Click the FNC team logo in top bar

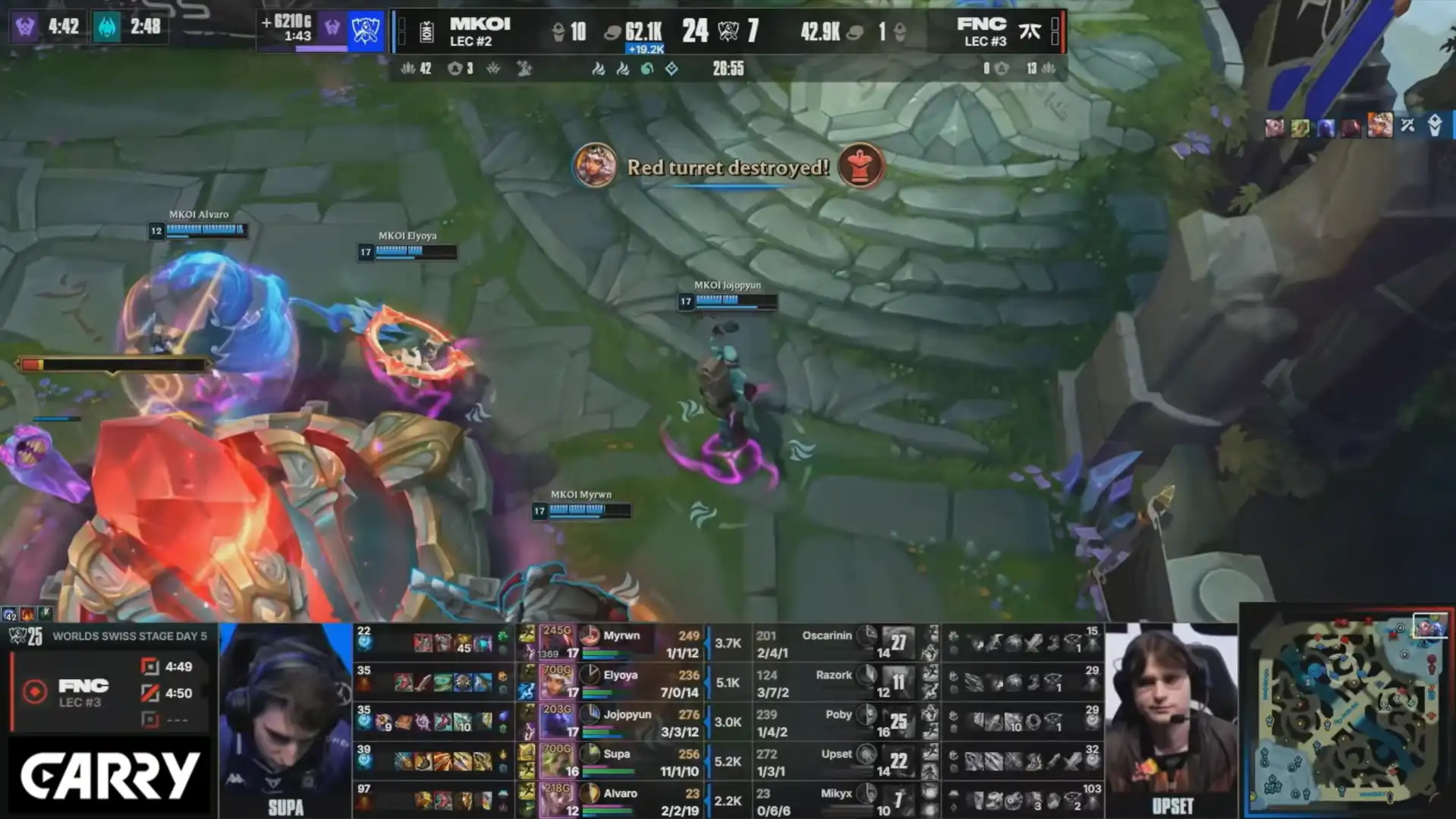click(x=1030, y=31)
